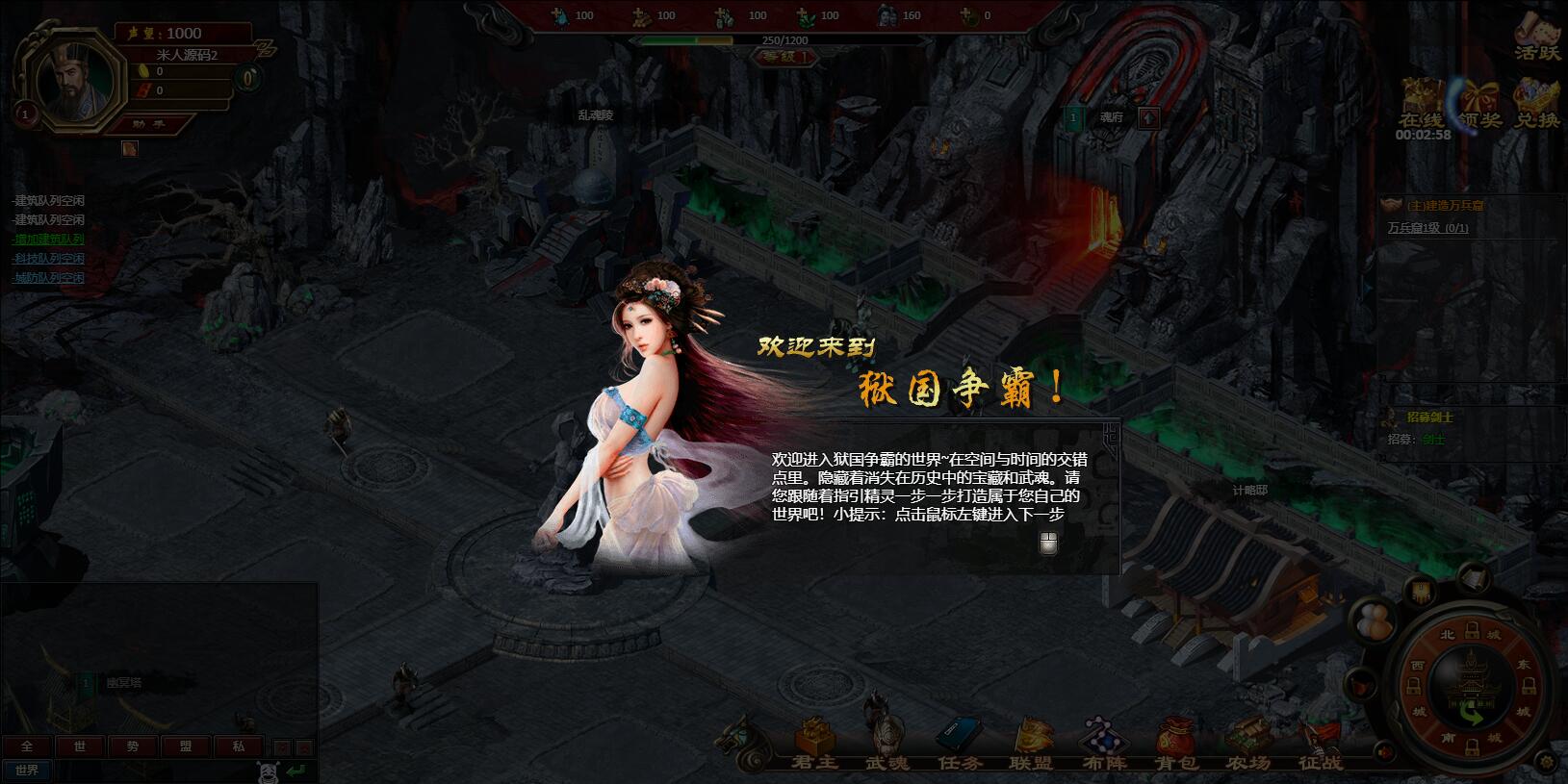The height and width of the screenshot is (784, 1568).
Task: Select the 科技队列空闲 tech queue link
Action: (48, 259)
